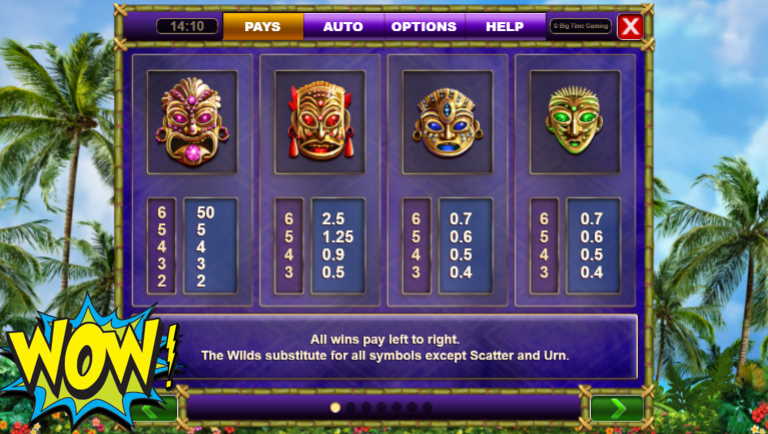Close the paytable with the red X
Image resolution: width=768 pixels, height=434 pixels.
tap(630, 27)
